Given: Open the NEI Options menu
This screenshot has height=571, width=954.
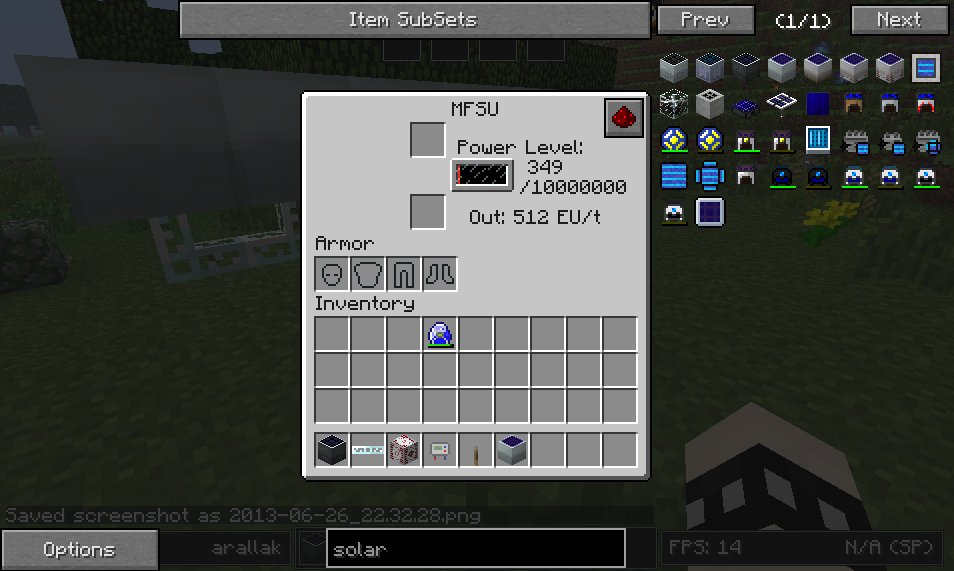Looking at the screenshot, I should 79,549.
